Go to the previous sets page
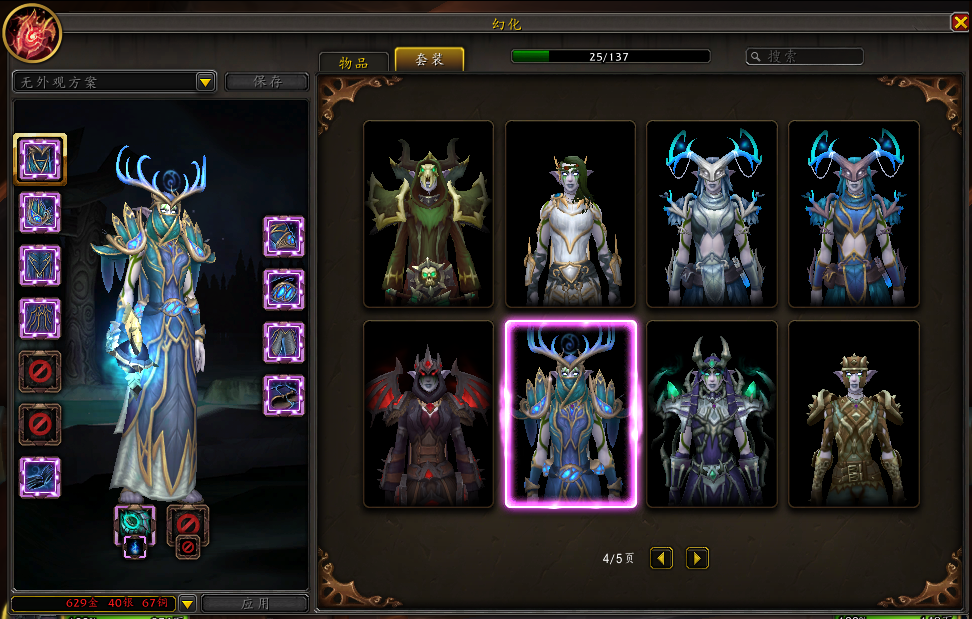The height and width of the screenshot is (619, 972). pos(661,558)
